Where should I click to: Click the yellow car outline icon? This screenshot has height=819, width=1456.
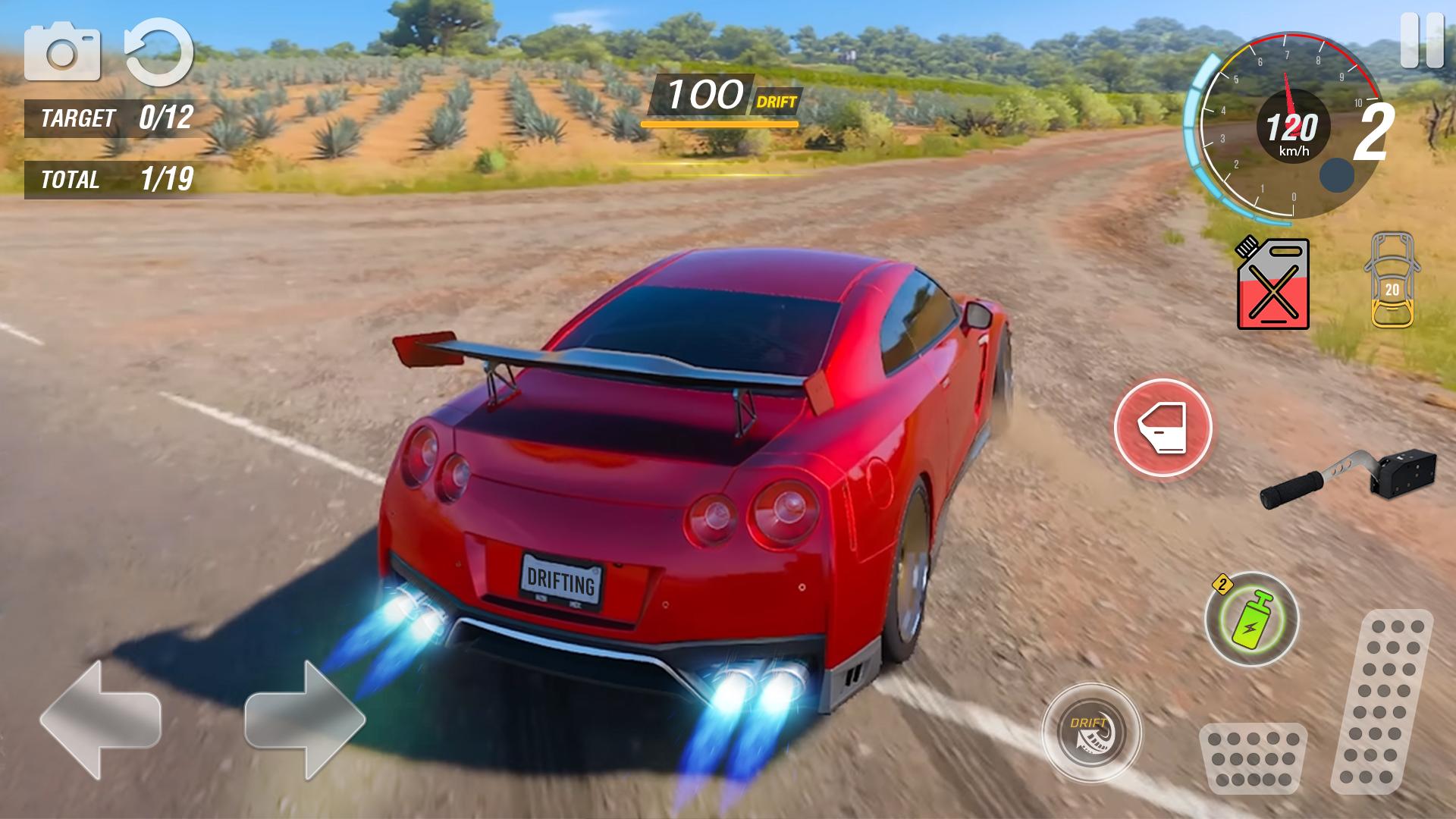coord(1392,281)
